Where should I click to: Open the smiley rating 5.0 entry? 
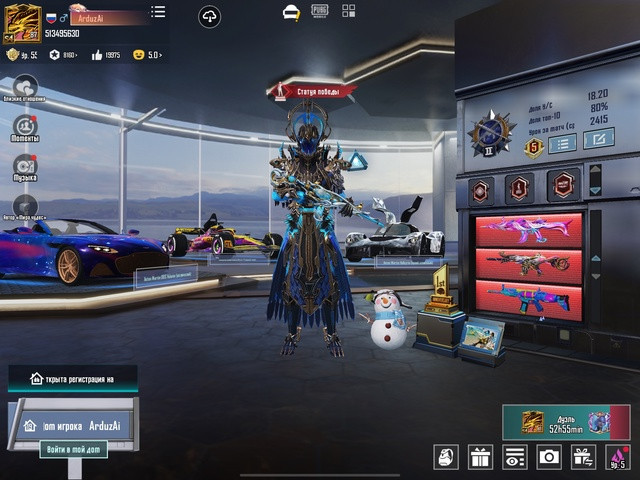[x=146, y=55]
